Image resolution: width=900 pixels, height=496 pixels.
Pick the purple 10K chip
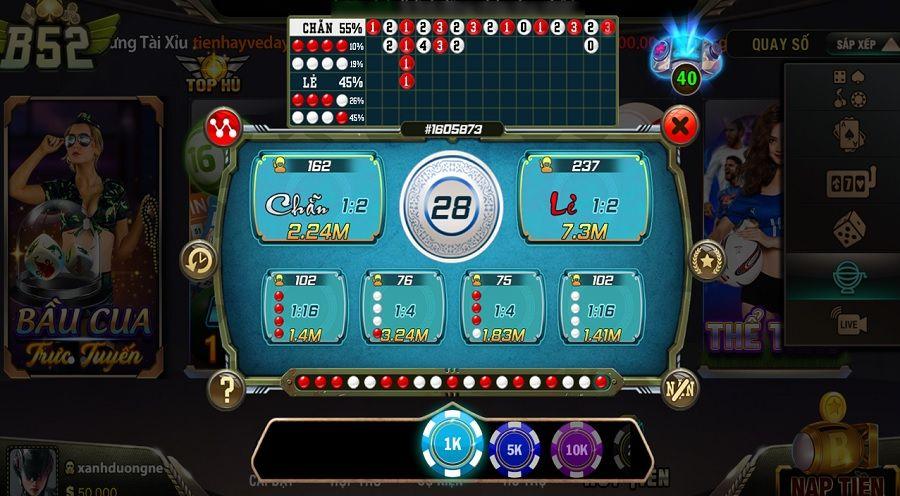576,449
